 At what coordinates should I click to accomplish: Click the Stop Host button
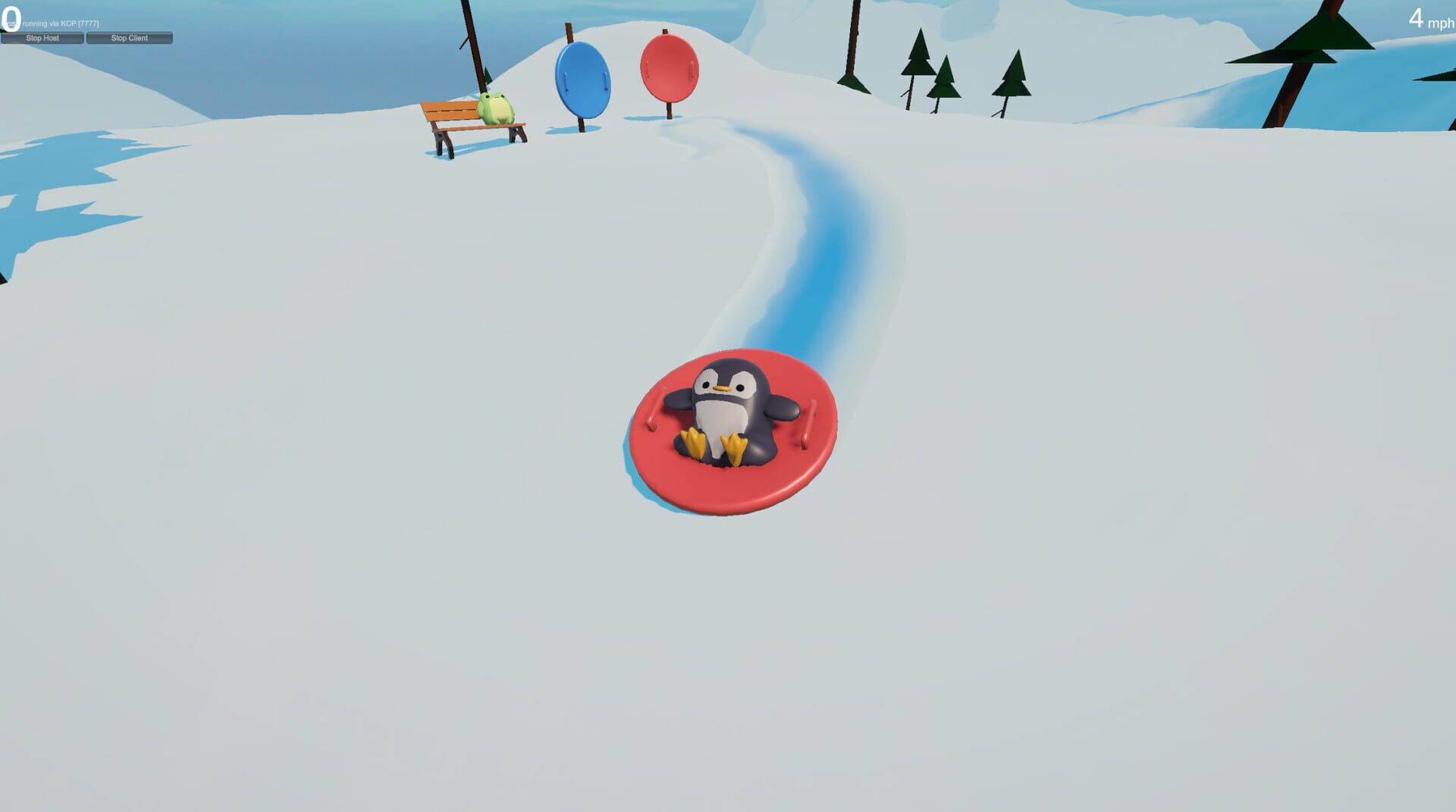(x=42, y=37)
